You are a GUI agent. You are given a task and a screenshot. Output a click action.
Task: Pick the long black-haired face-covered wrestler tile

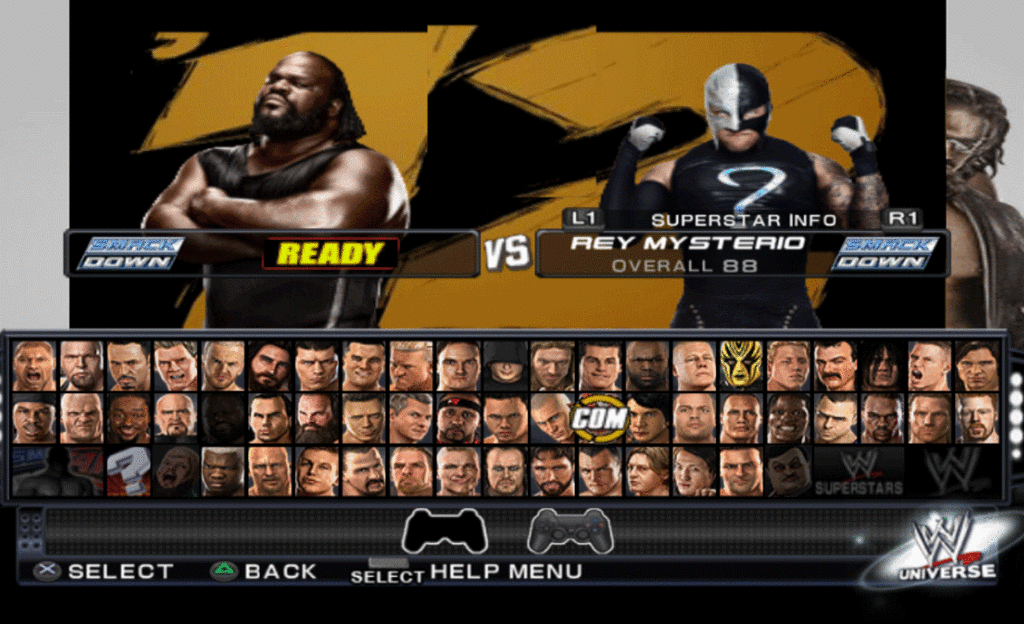tap(882, 366)
